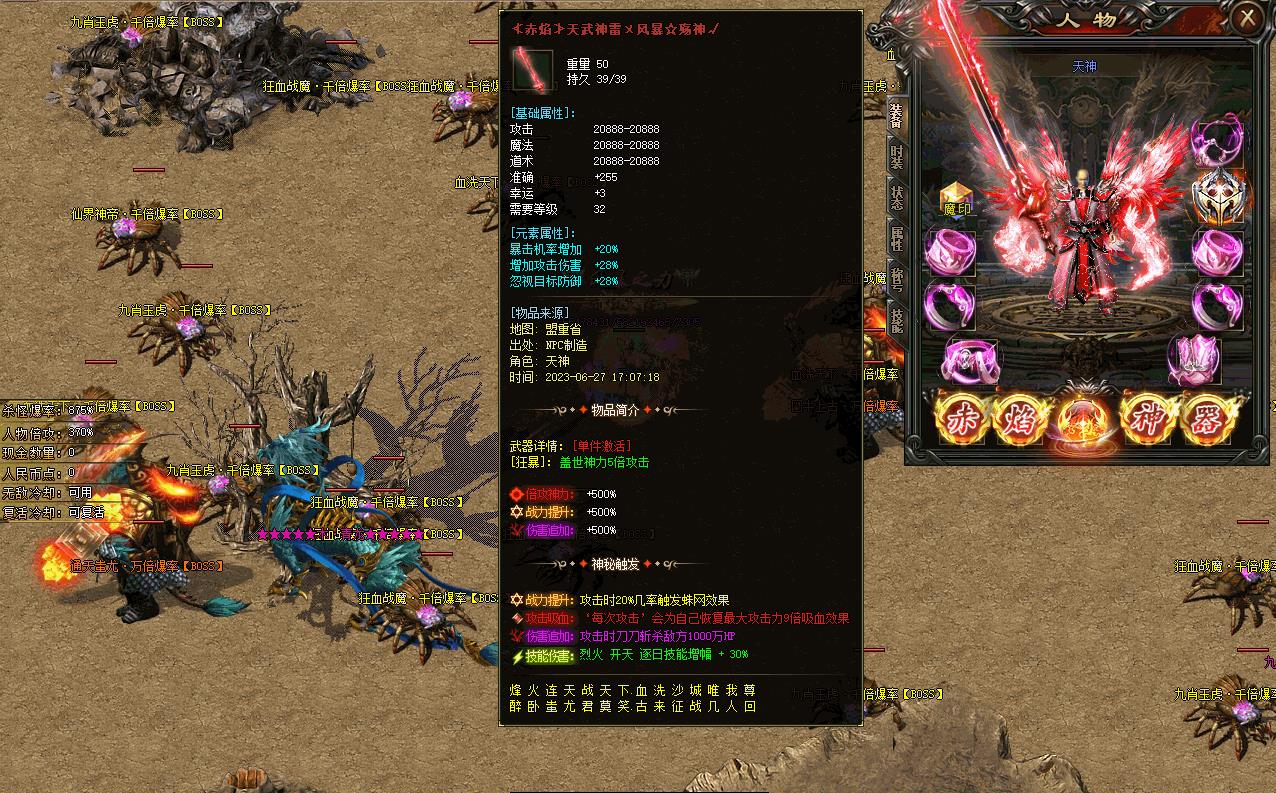
Task: Close the character panel with the X
Action: [1247, 18]
